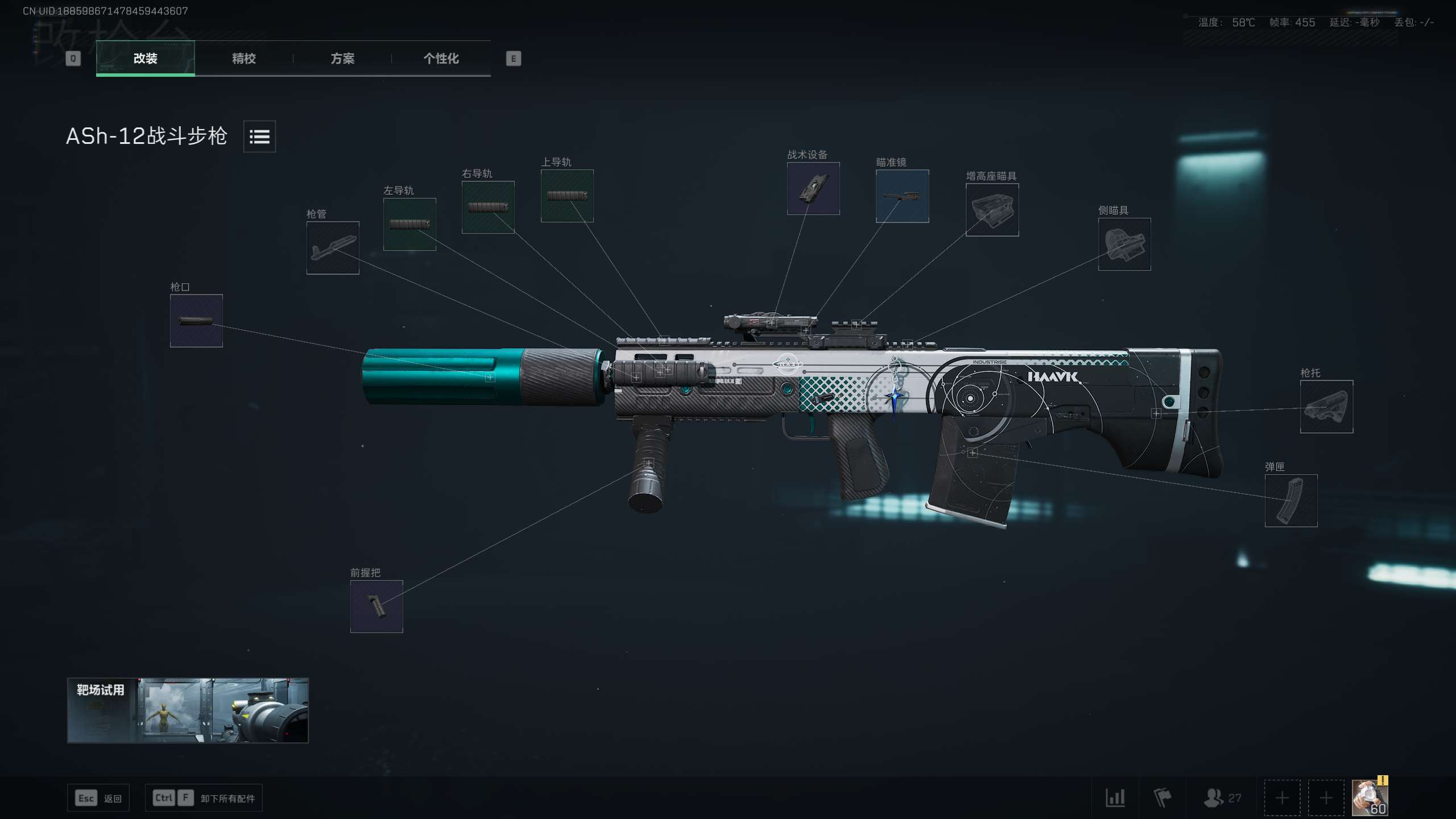Open the 枪托 stock slot
The width and height of the screenshot is (1456, 819).
click(1326, 407)
